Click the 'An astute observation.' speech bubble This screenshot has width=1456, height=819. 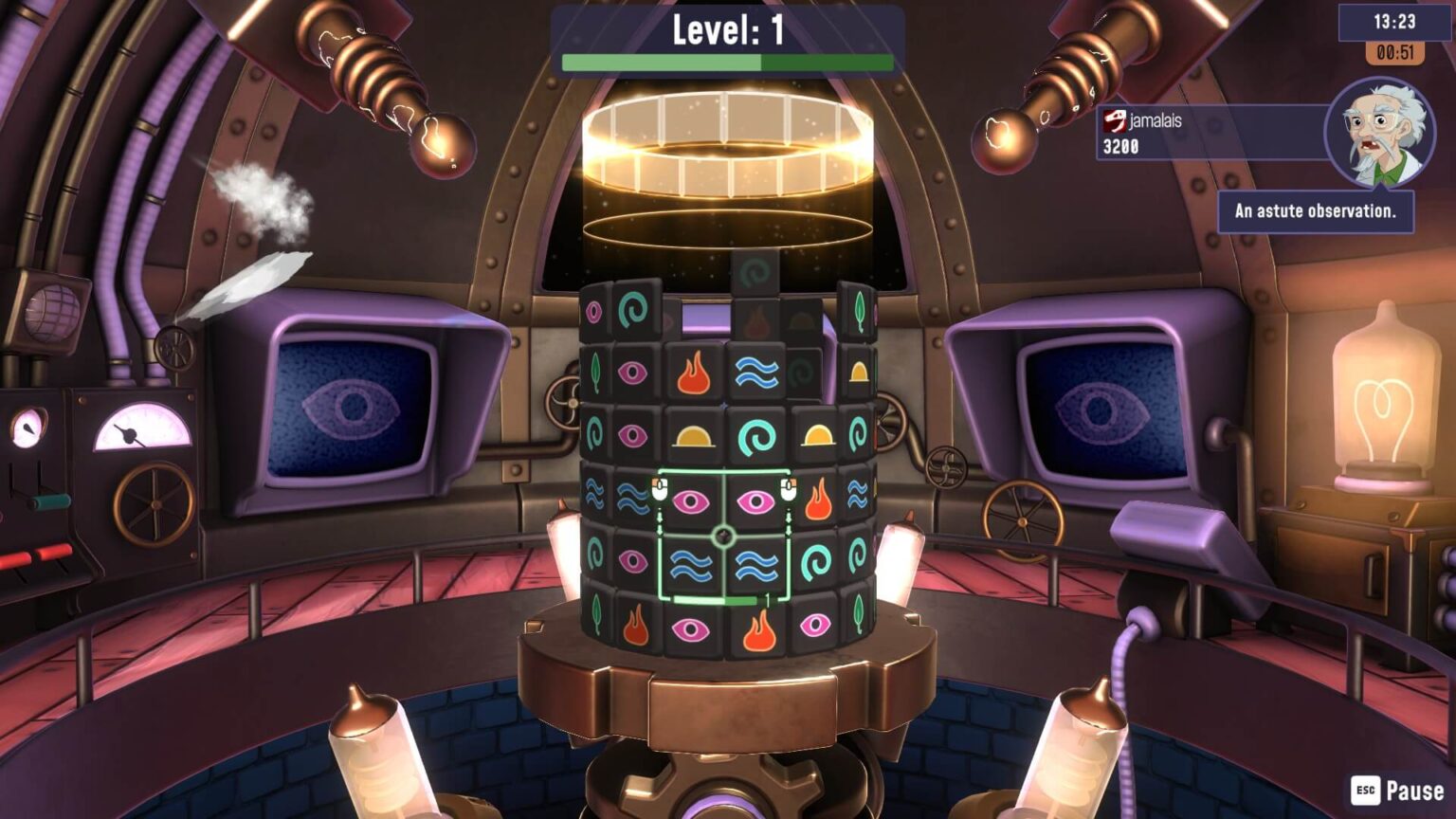(x=1315, y=210)
